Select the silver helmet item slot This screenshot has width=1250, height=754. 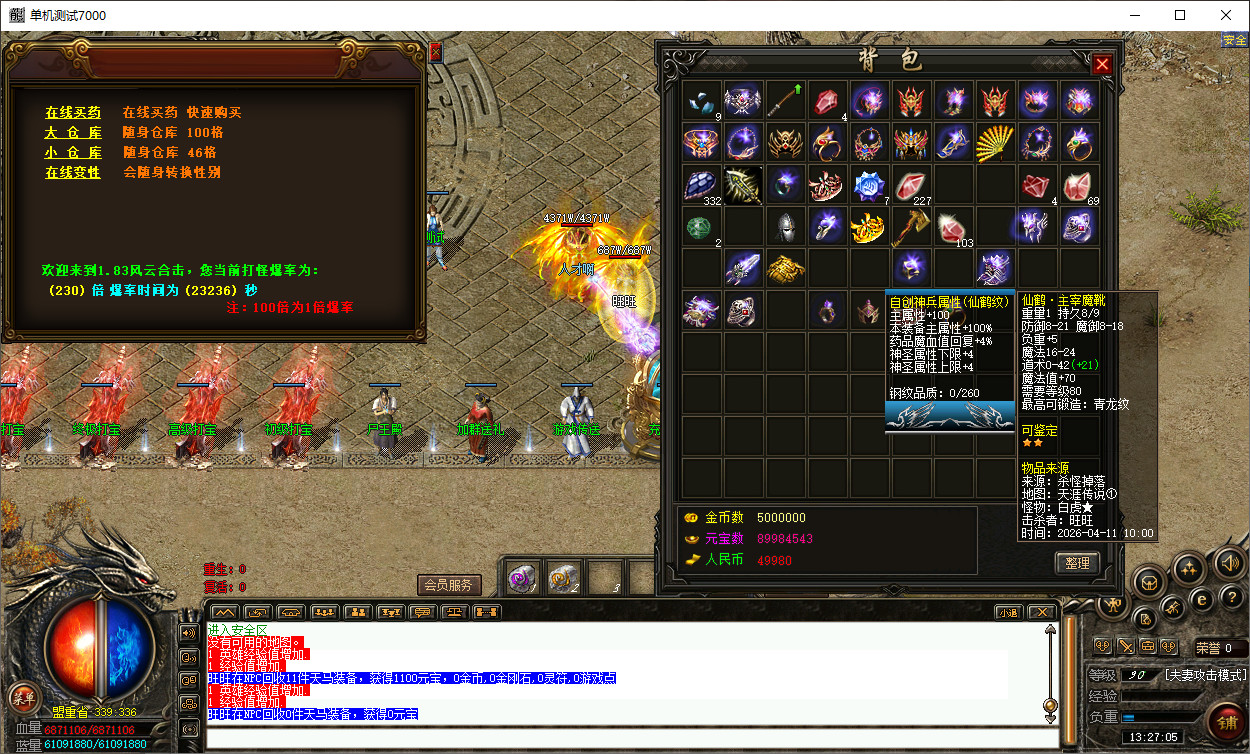[x=785, y=227]
